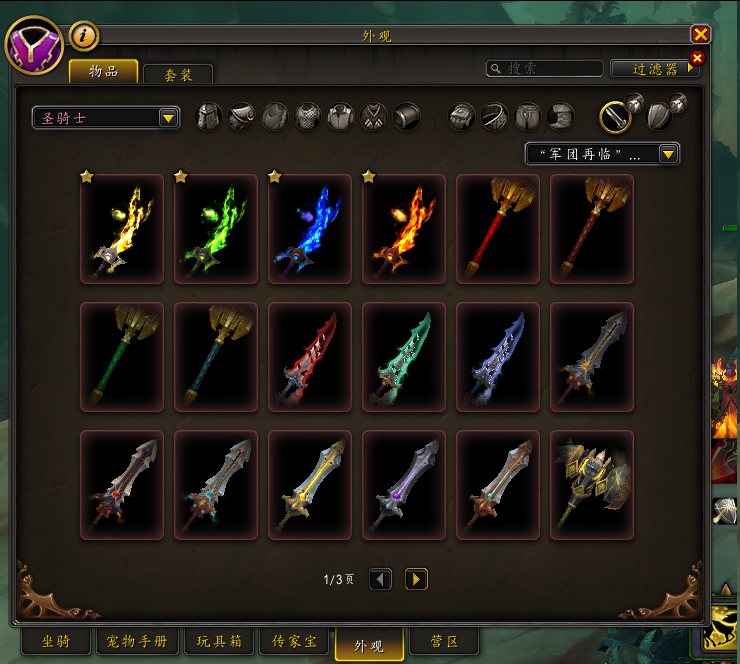The image size is (740, 664).
Task: Choose the head helmet slot icon
Action: tap(209, 117)
